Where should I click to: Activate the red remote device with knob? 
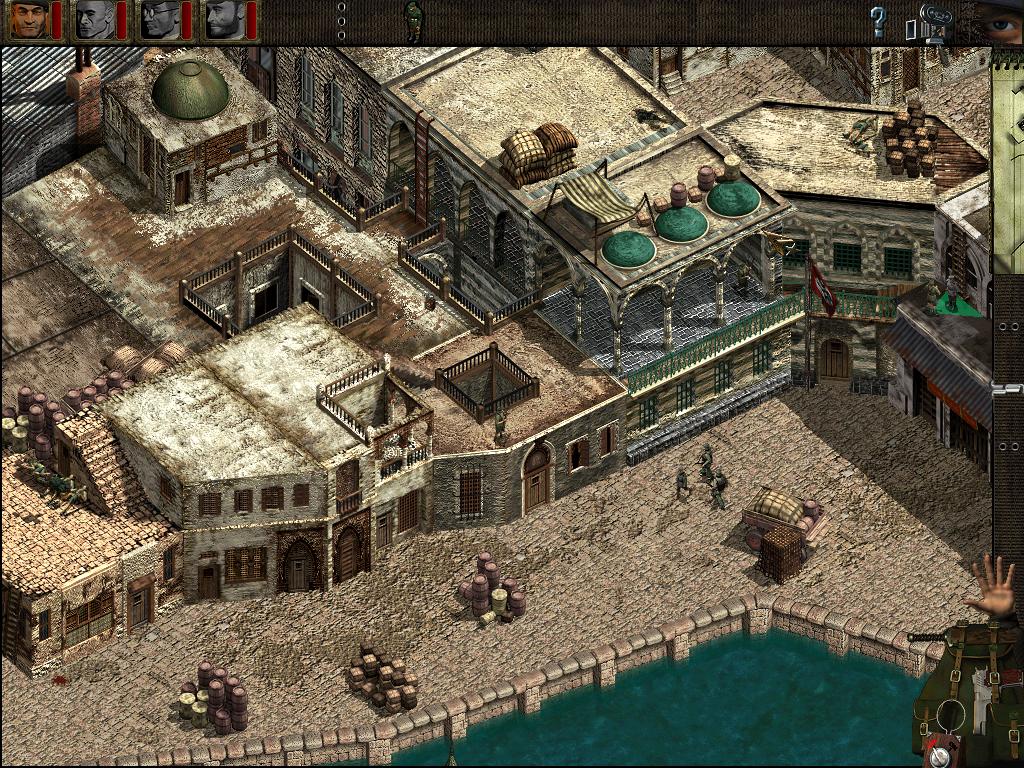click(939, 755)
